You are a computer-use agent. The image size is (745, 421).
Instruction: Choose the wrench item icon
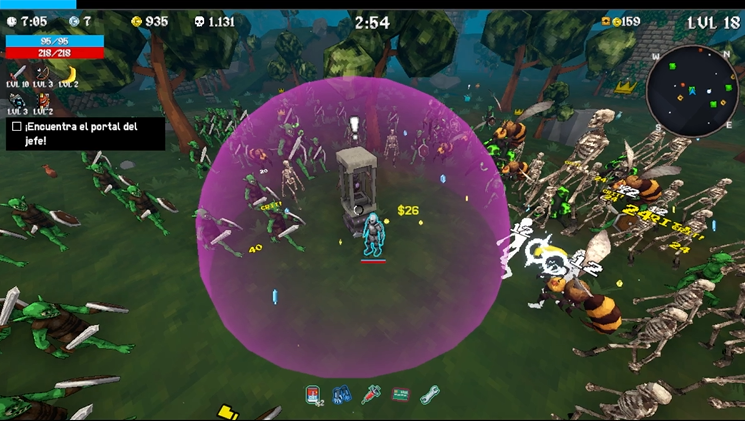click(430, 395)
